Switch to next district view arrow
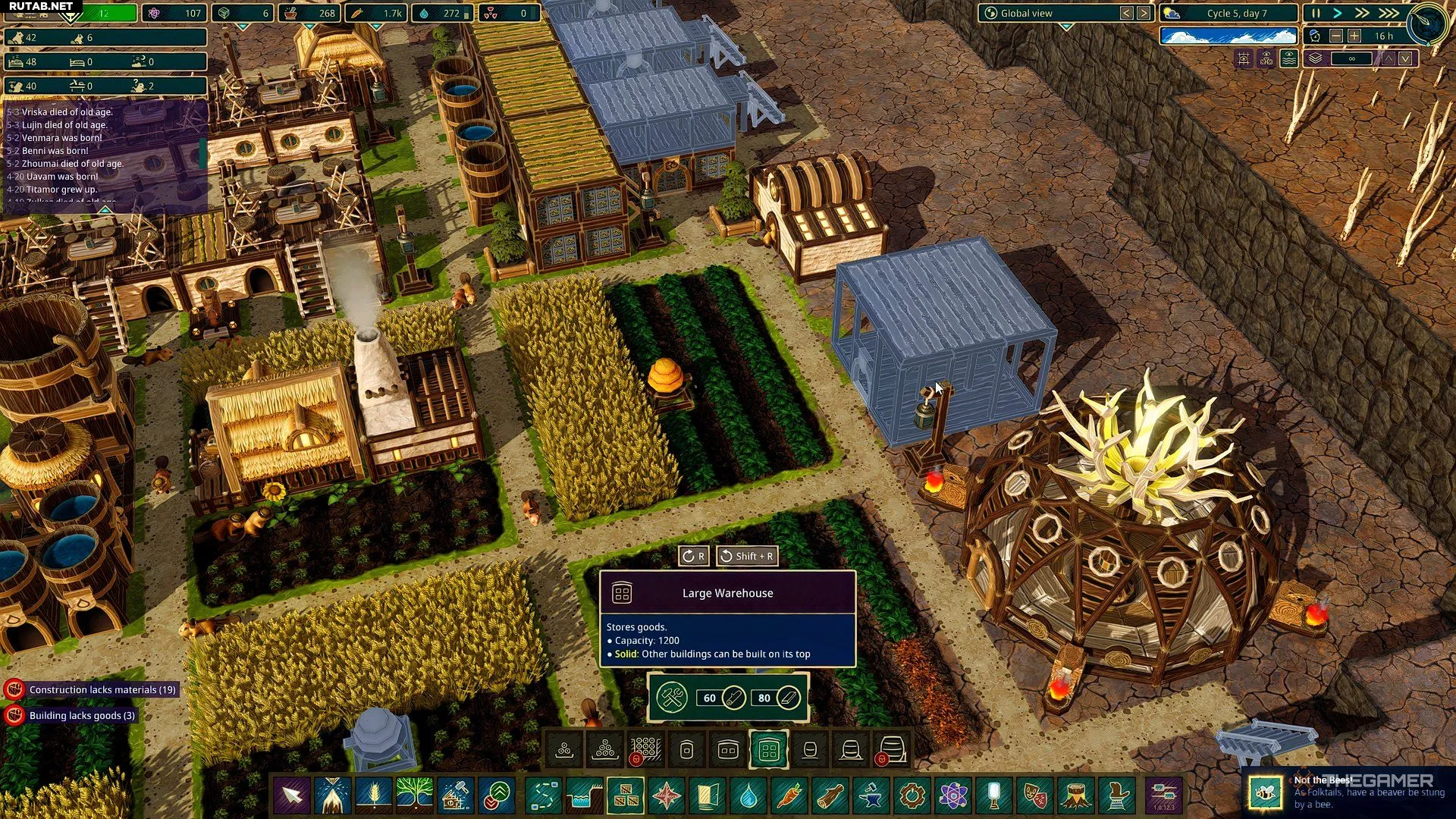 click(x=1144, y=13)
